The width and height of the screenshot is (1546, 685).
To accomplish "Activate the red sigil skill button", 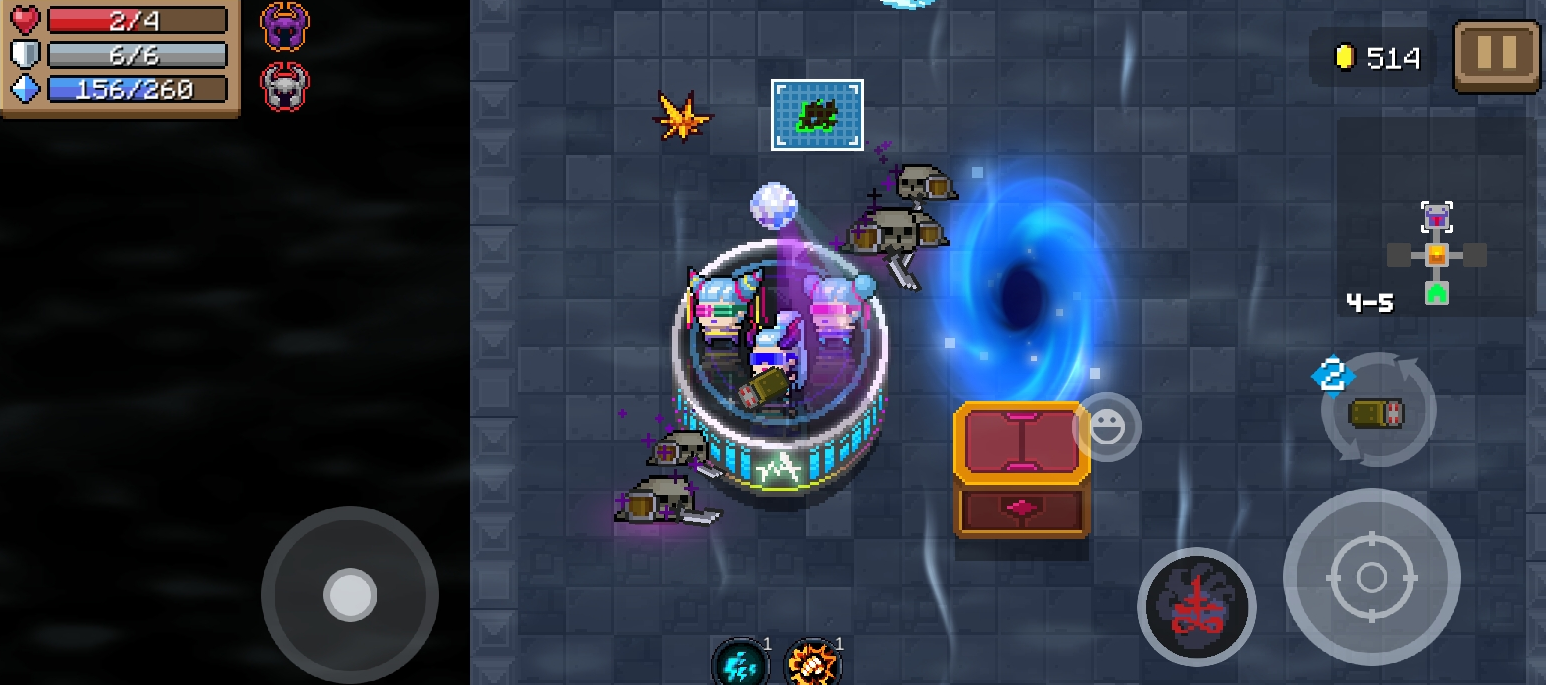I will click(x=1196, y=606).
